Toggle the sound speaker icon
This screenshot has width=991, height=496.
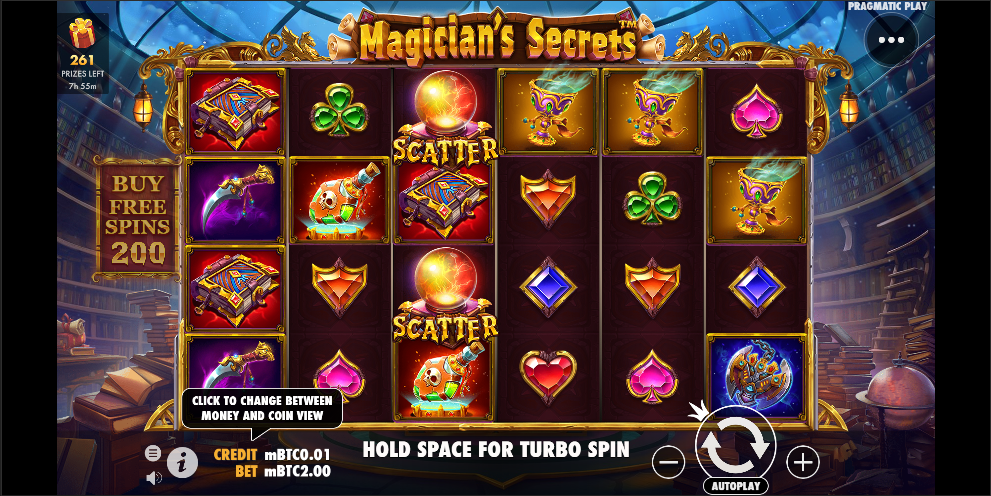tap(153, 477)
